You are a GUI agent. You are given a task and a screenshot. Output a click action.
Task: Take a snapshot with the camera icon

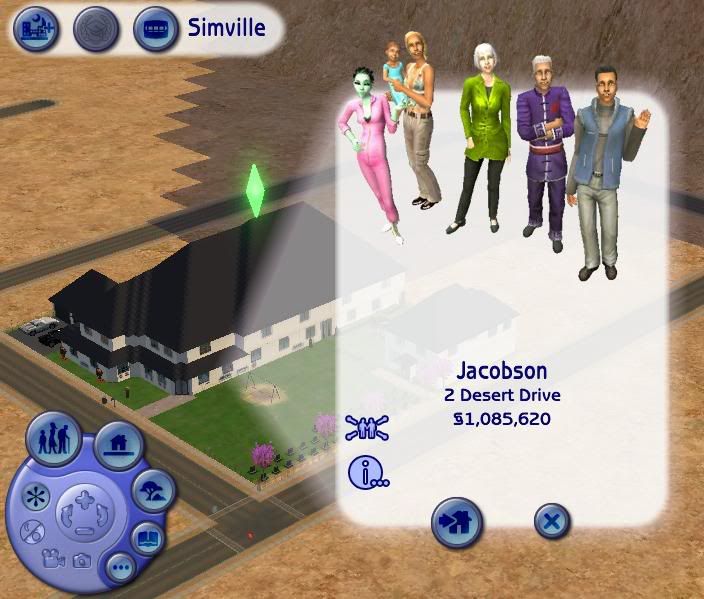(81, 561)
